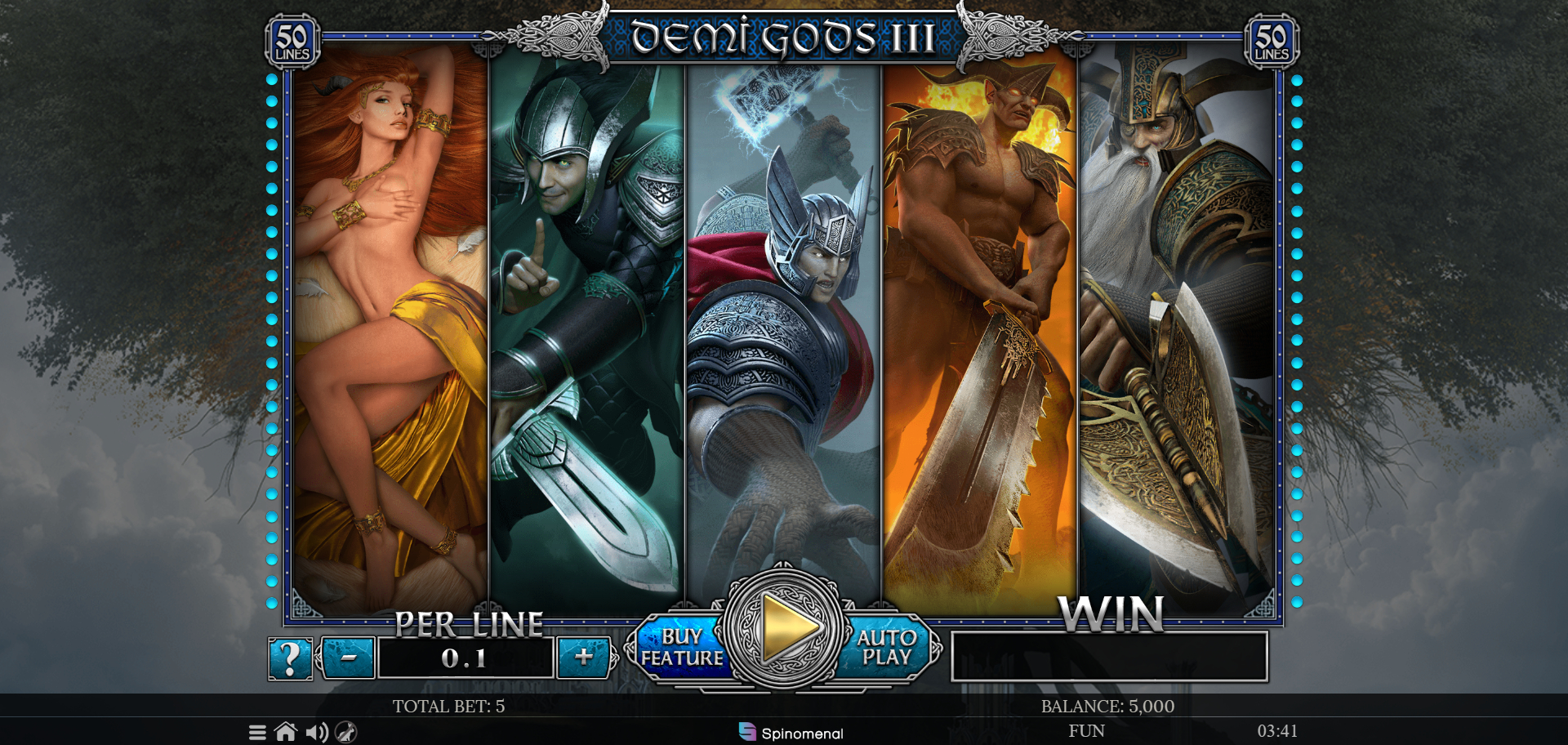The height and width of the screenshot is (745, 1568).
Task: Click the left 50 Lines badge
Action: (x=292, y=42)
